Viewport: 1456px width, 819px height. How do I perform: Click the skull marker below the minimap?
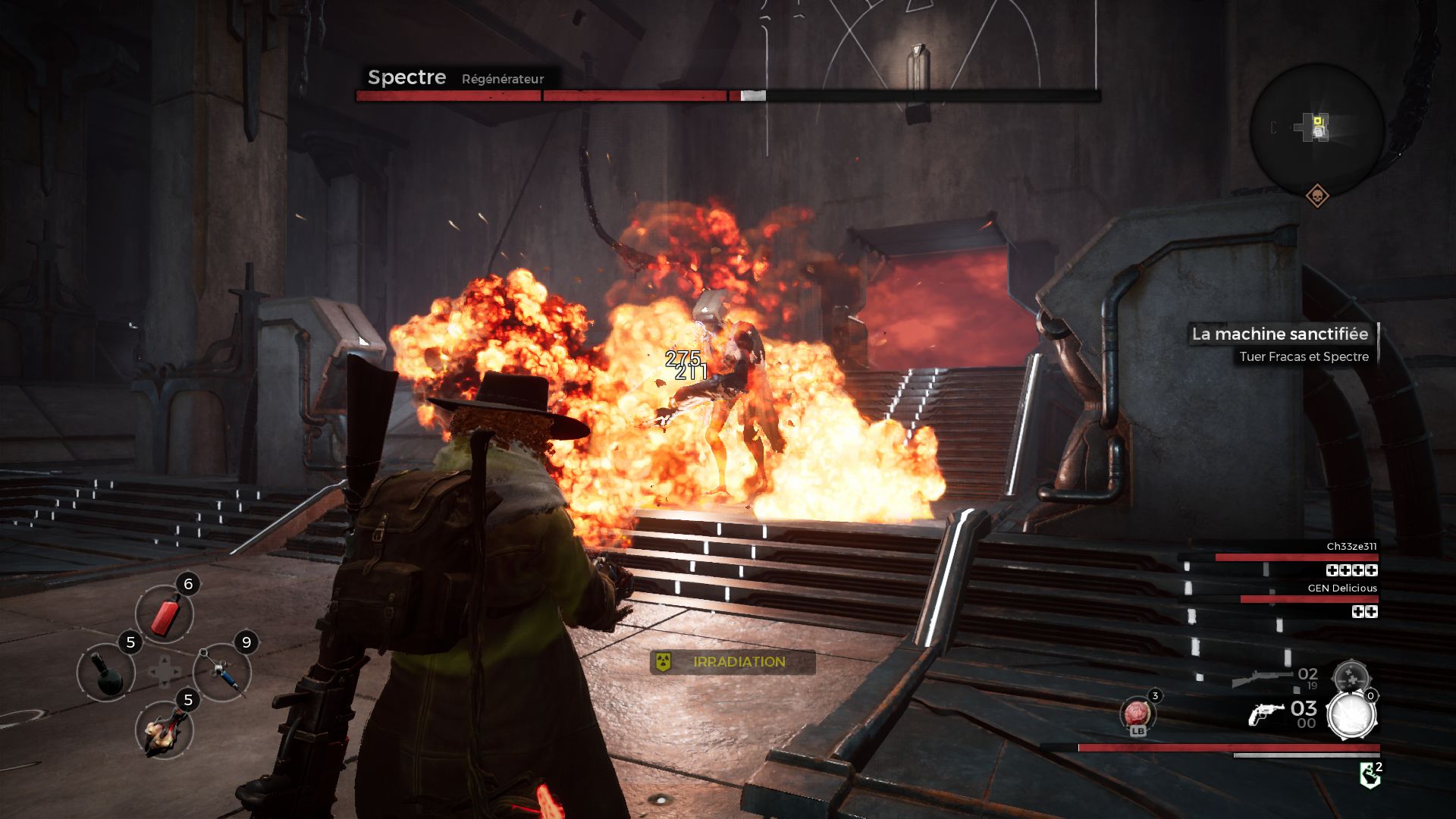click(x=1318, y=196)
